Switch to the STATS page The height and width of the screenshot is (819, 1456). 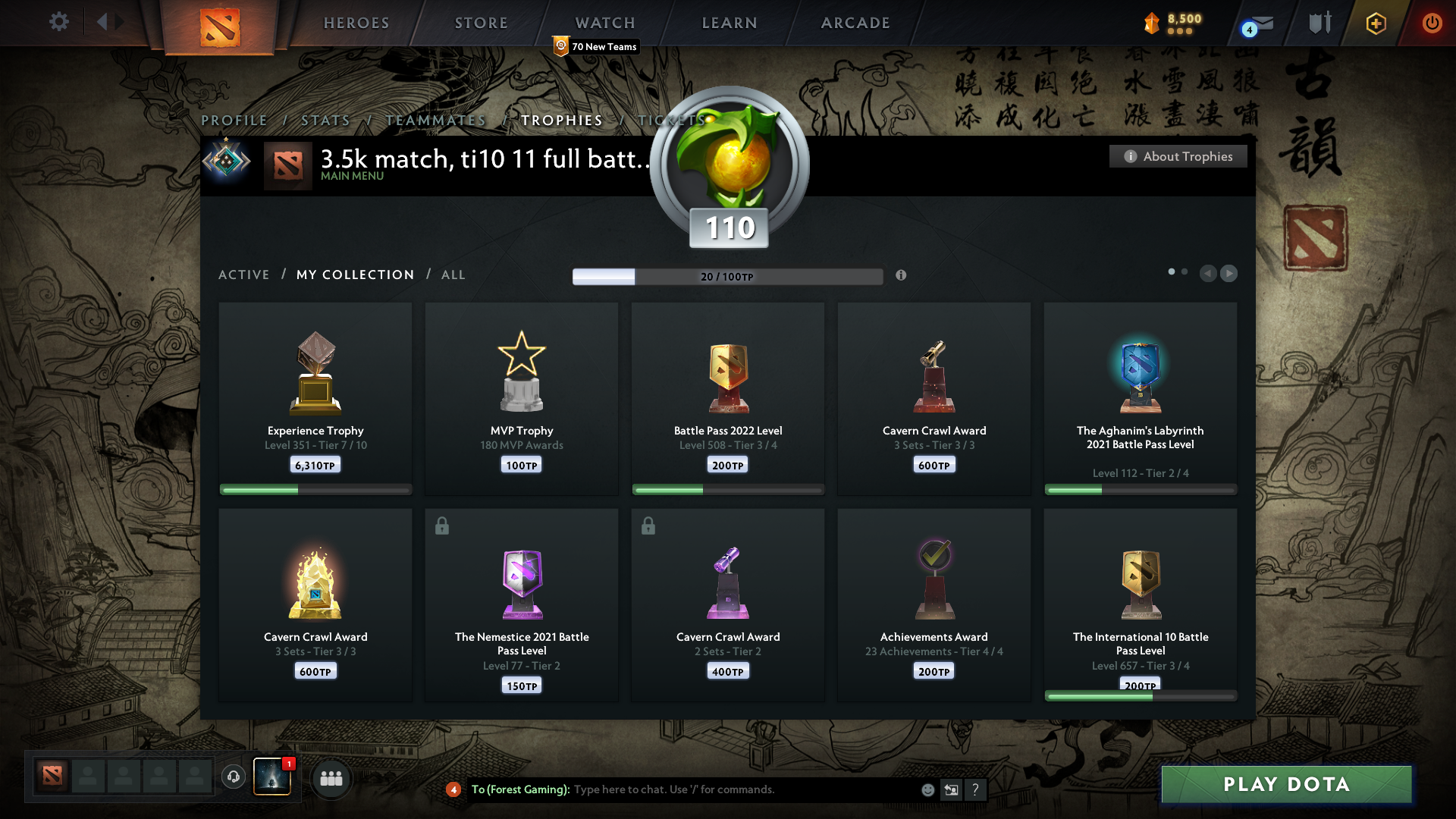[325, 120]
